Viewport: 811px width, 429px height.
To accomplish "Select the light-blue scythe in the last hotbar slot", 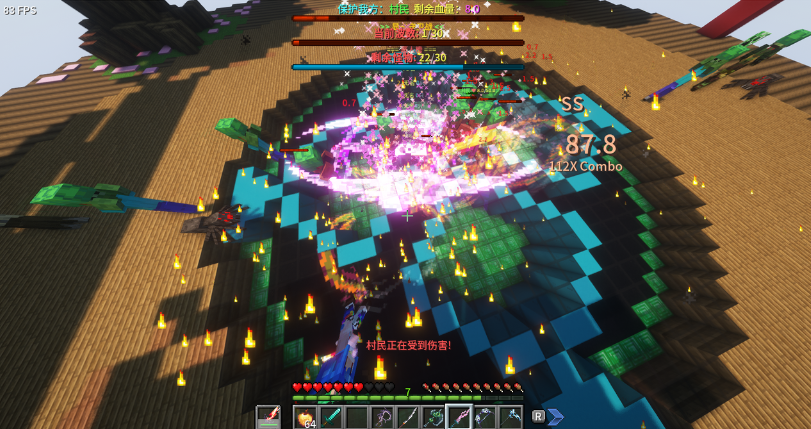I will pos(510,417).
